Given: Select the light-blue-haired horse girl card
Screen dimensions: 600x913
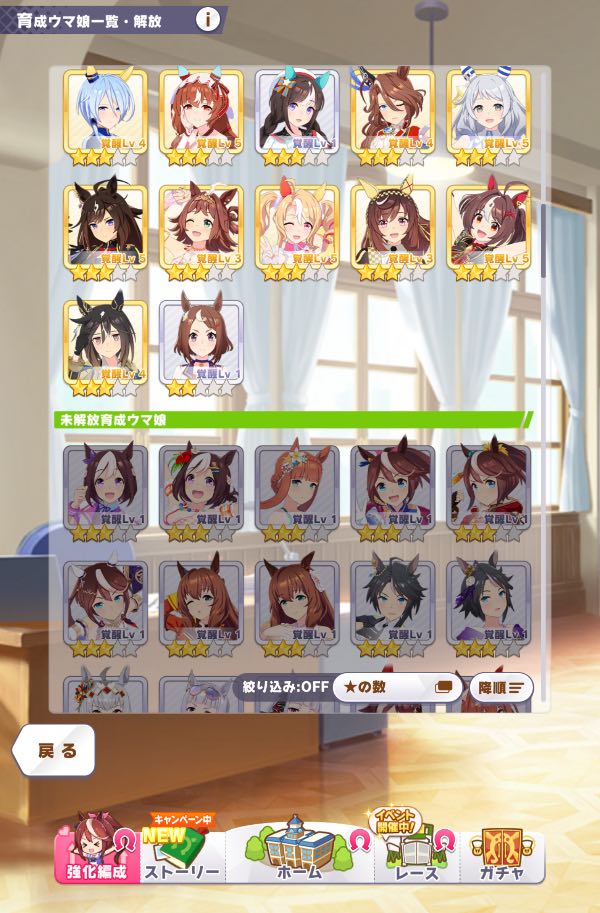Looking at the screenshot, I should coord(105,113).
